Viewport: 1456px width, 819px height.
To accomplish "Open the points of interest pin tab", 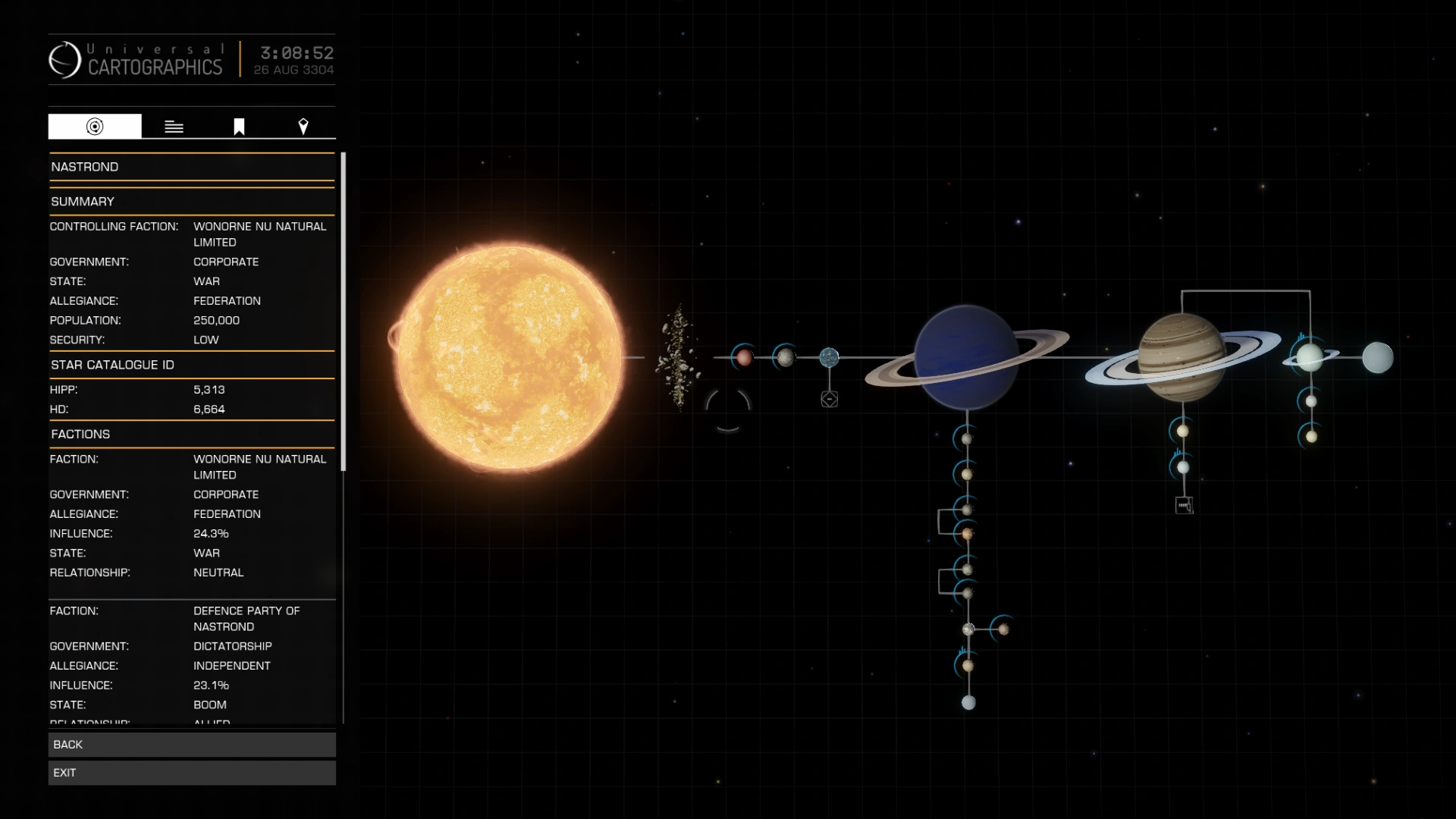I will pos(303,126).
